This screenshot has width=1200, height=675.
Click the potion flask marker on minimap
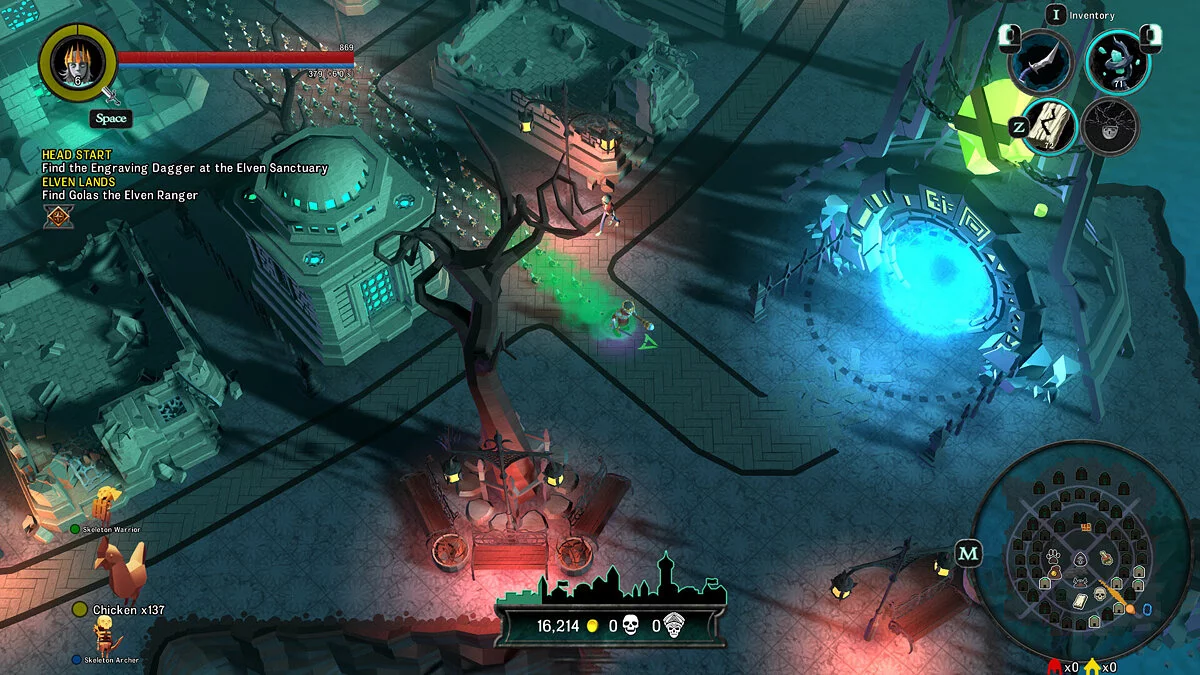1106,558
